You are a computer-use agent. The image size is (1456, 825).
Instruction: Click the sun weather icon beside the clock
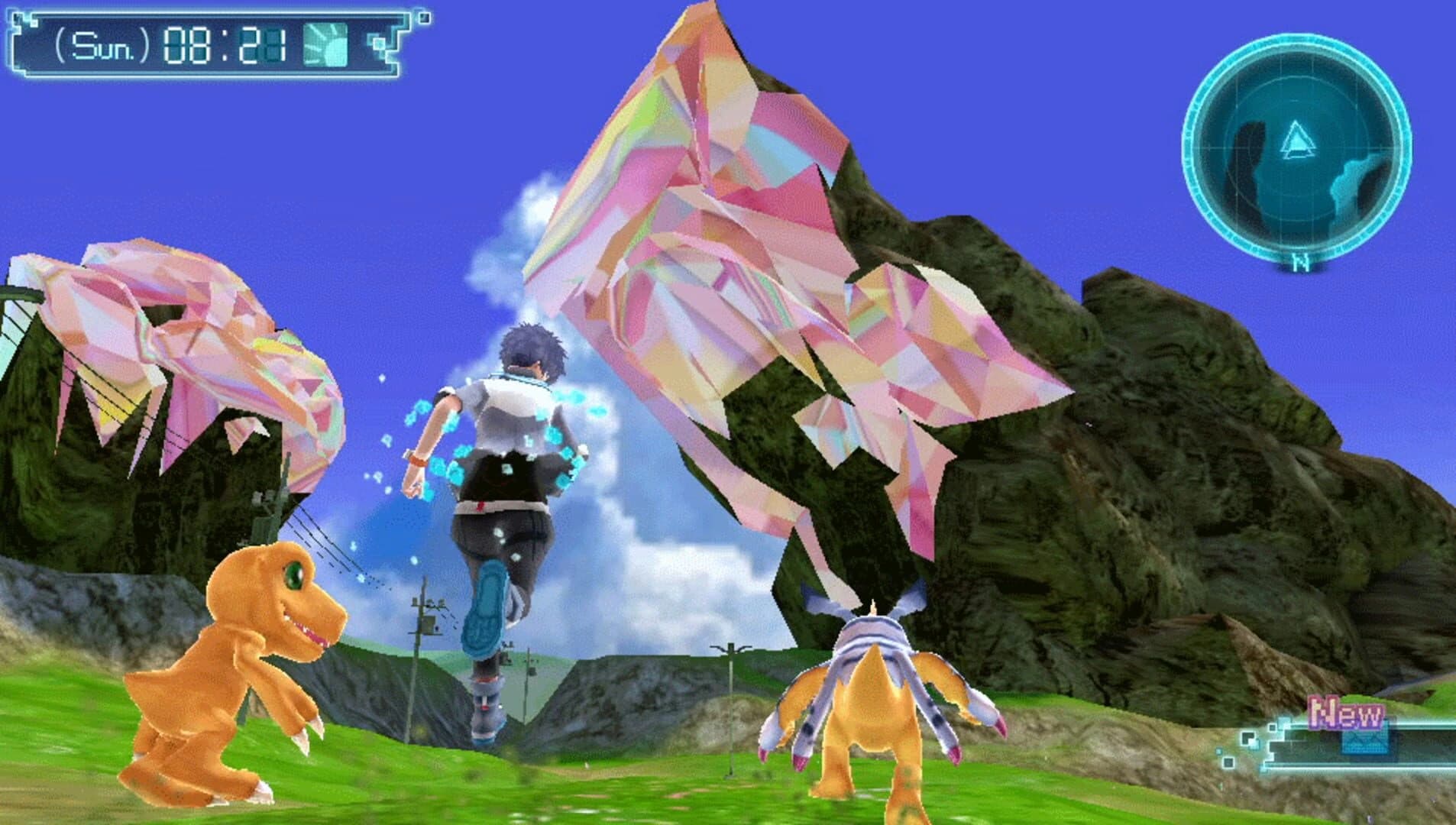tap(326, 44)
